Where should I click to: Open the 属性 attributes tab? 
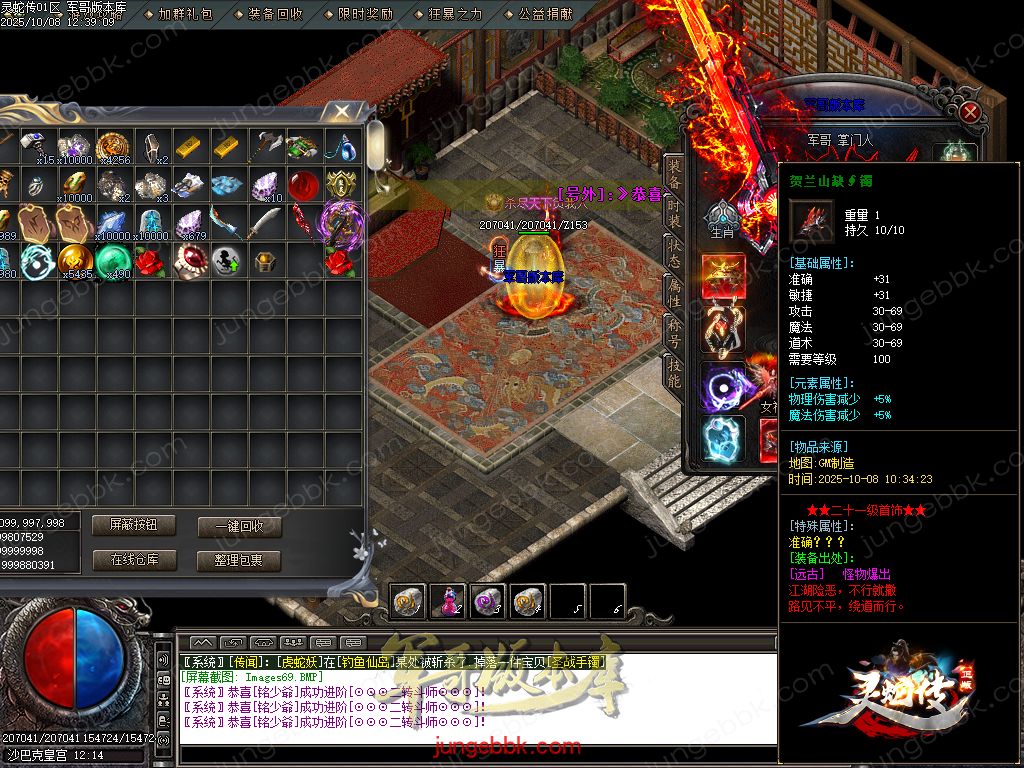(675, 292)
